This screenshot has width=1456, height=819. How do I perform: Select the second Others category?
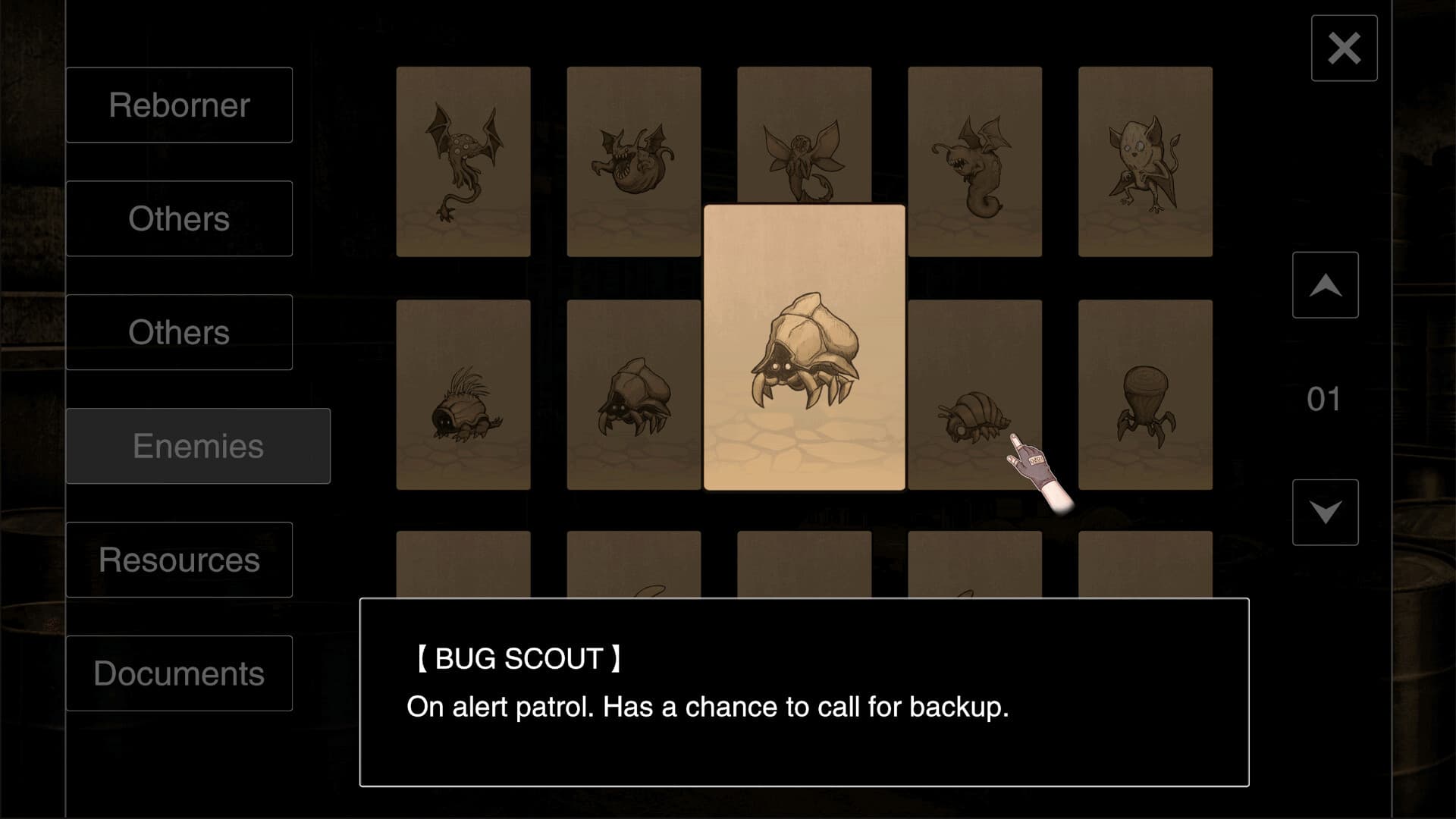pyautogui.click(x=179, y=332)
